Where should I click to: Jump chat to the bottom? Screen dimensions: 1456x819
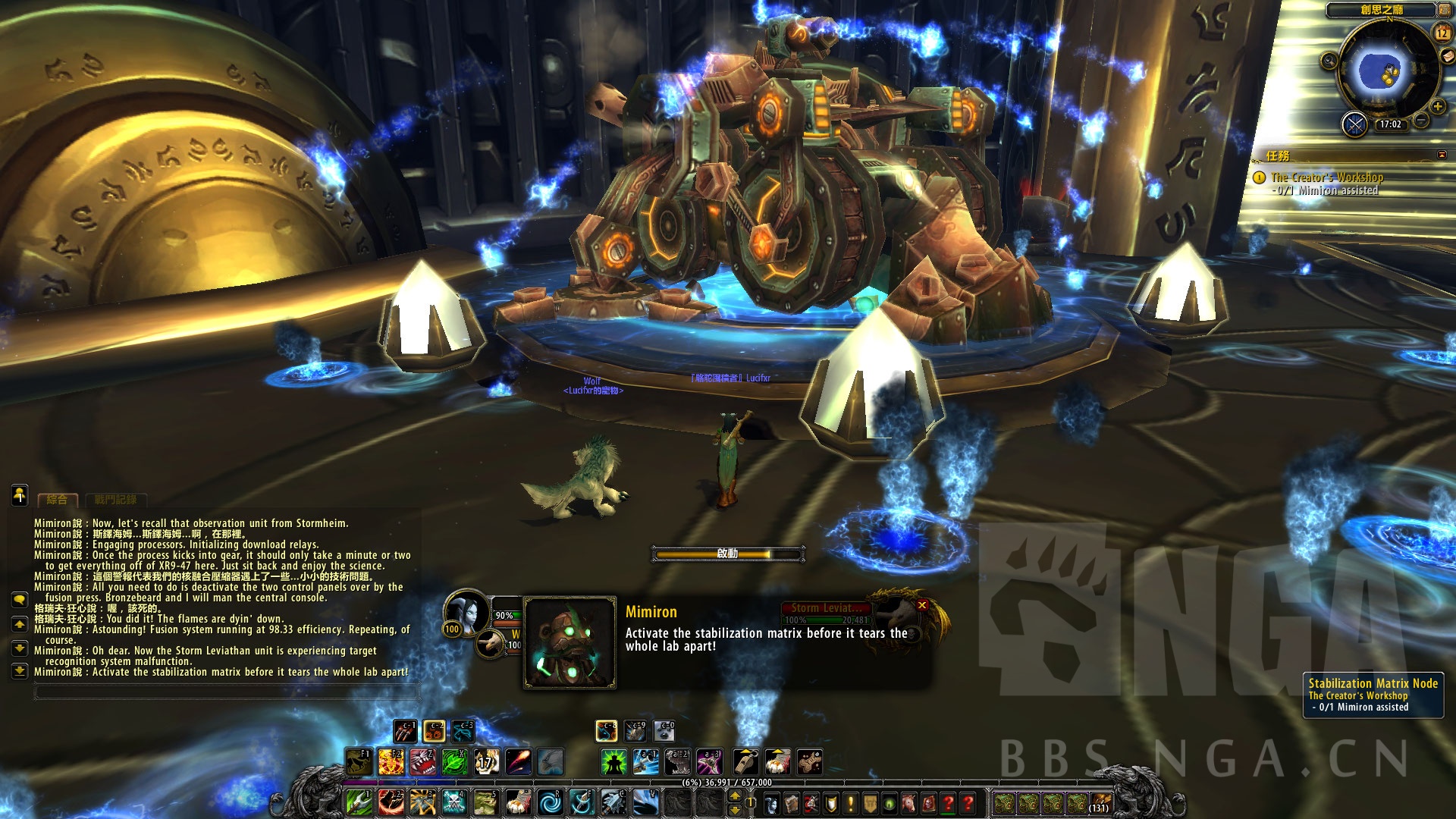click(20, 671)
